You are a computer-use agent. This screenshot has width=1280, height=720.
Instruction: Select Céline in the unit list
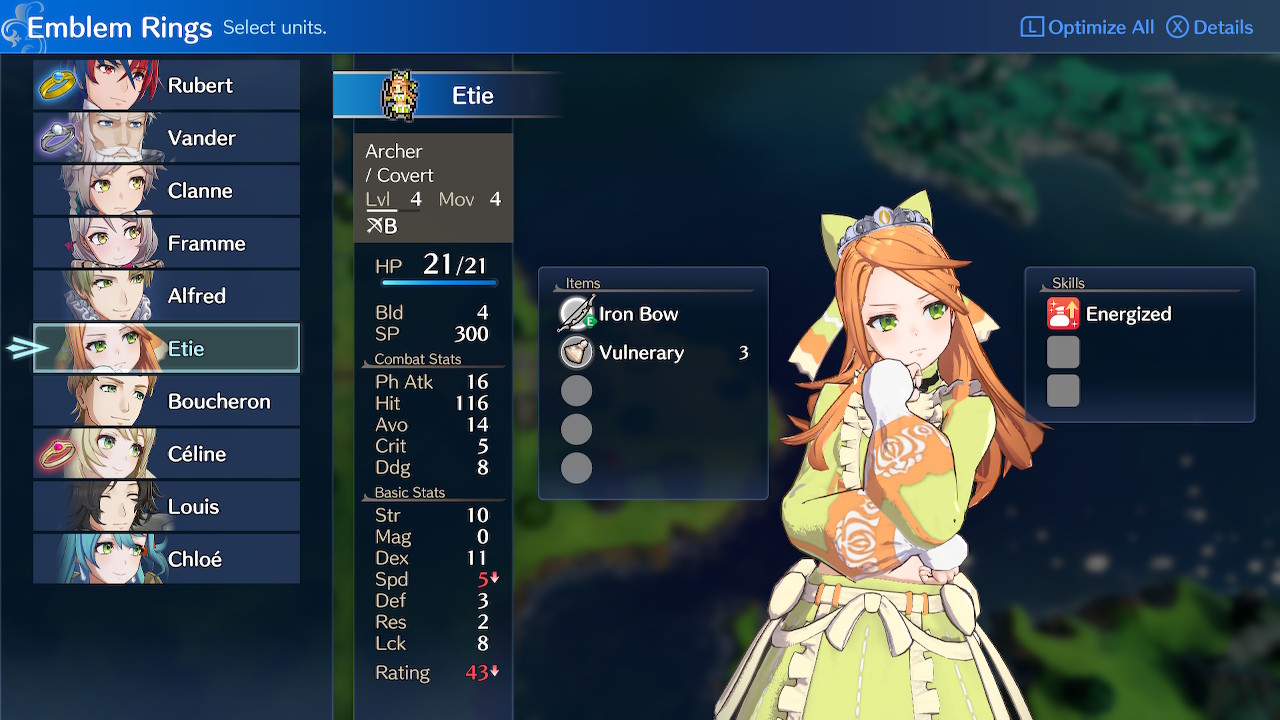[166, 454]
